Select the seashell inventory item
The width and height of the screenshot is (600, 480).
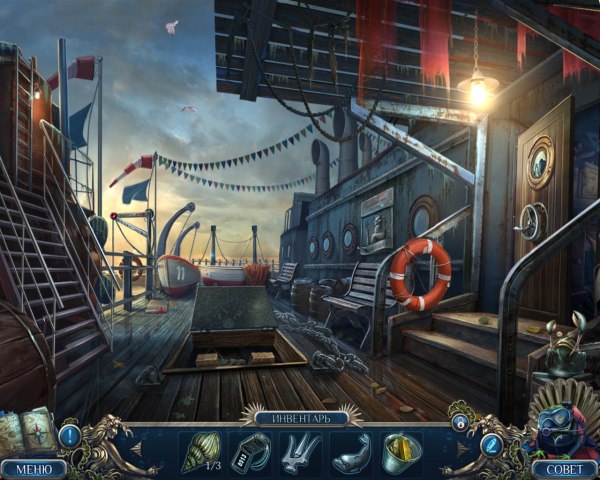tap(197, 450)
